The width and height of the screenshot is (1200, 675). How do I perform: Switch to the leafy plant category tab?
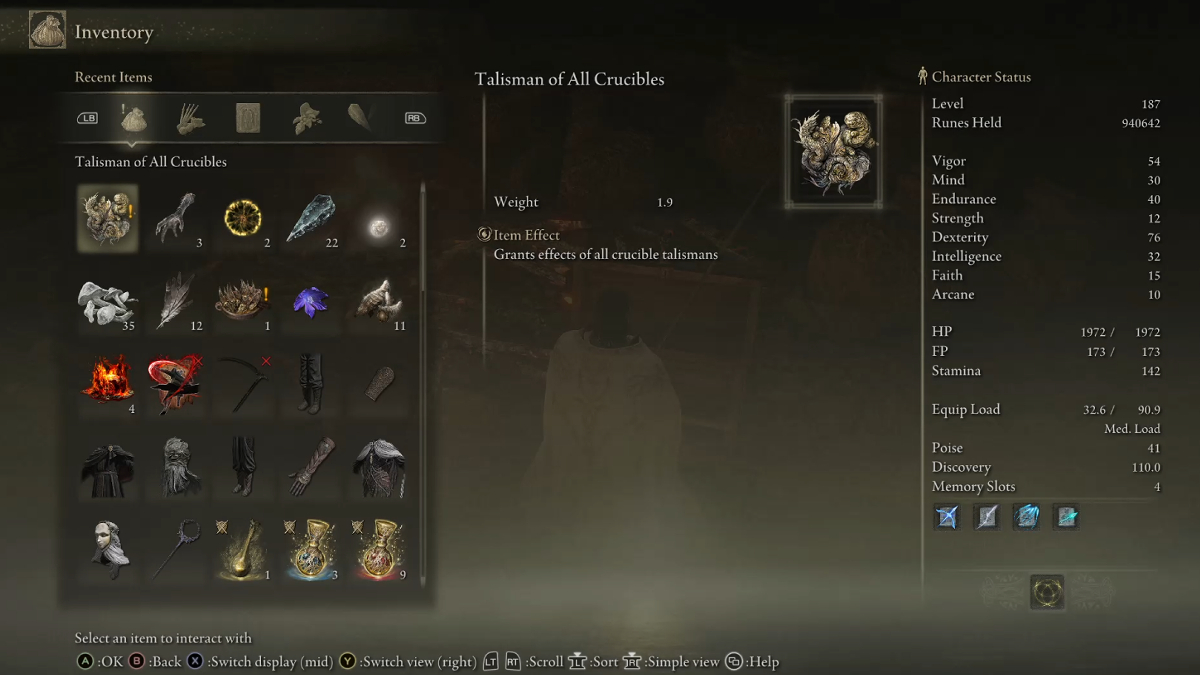306,118
